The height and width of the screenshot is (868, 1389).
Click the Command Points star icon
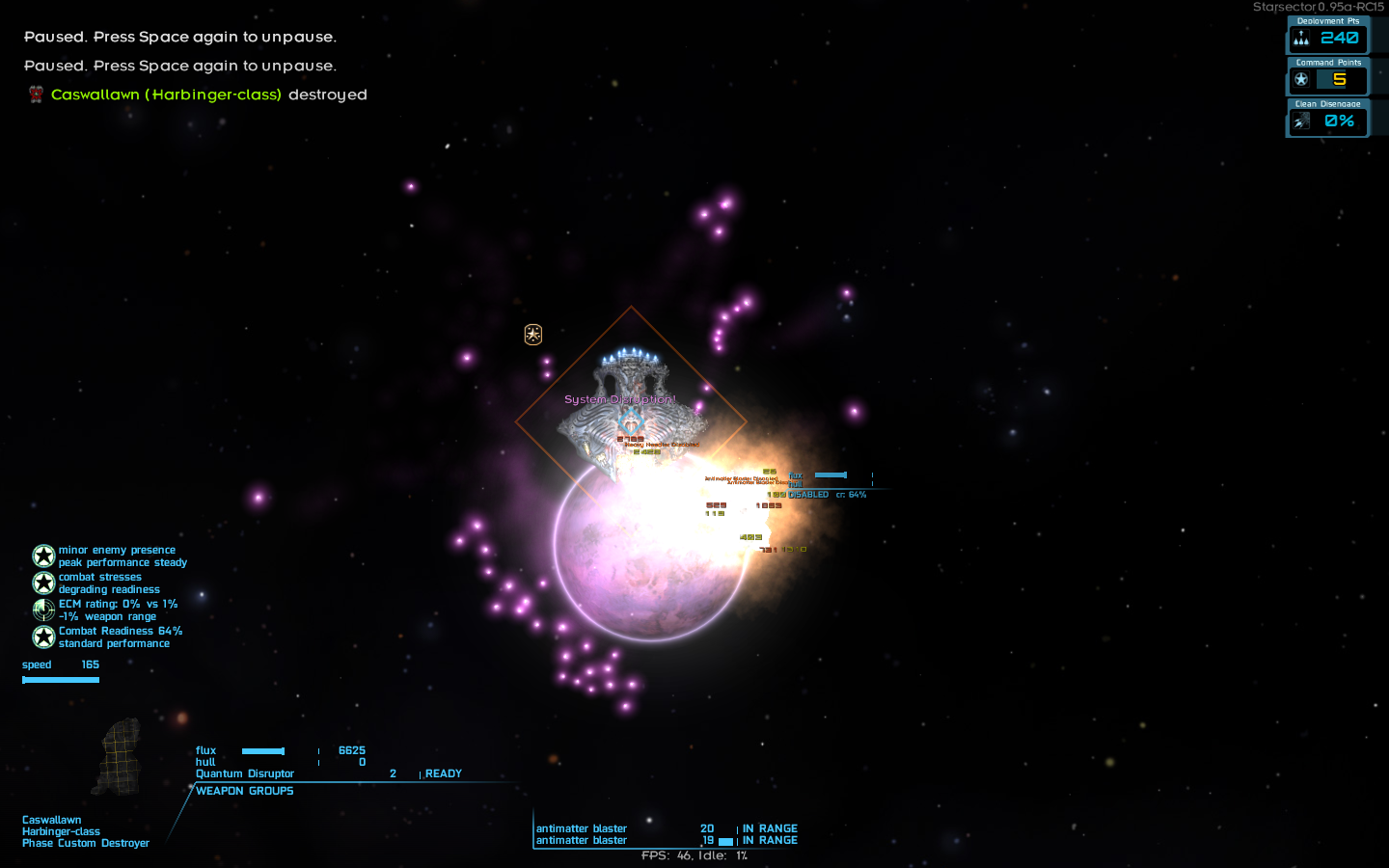tap(1301, 80)
